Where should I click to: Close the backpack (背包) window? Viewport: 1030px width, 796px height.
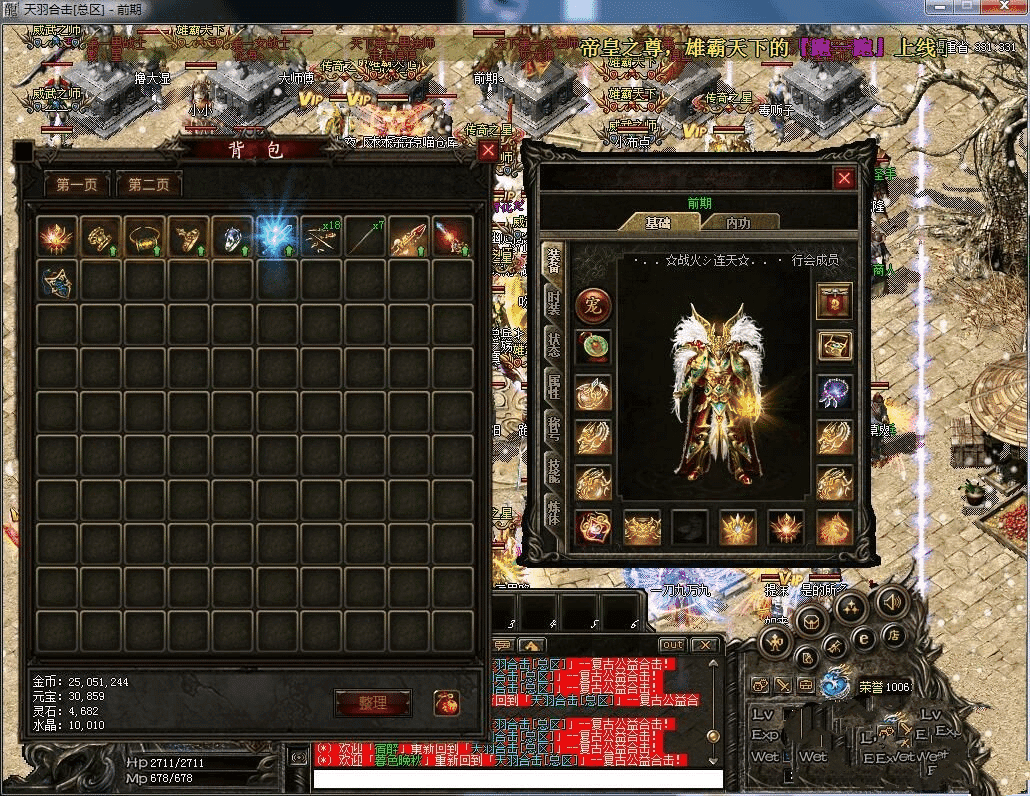point(488,151)
